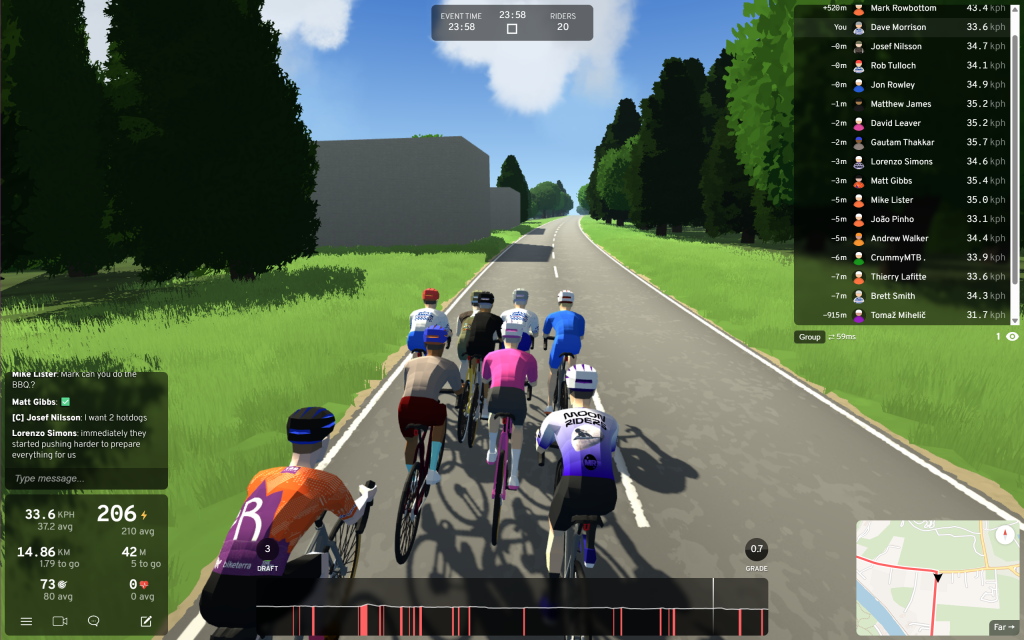1024x640 pixels.
Task: Toggle the chat bubble icon
Action: 94,621
